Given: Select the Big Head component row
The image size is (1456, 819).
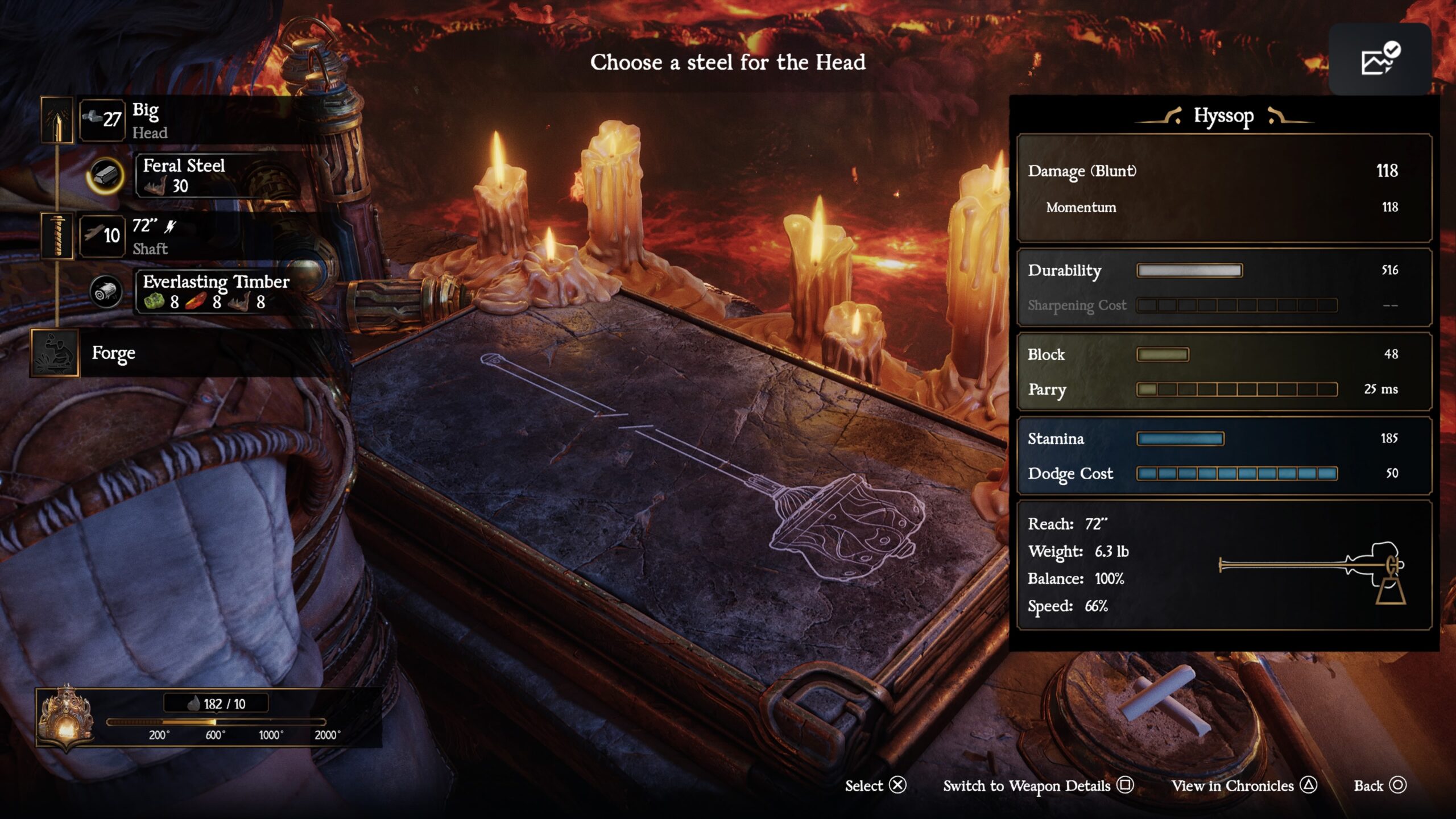Looking at the screenshot, I should click(x=193, y=120).
